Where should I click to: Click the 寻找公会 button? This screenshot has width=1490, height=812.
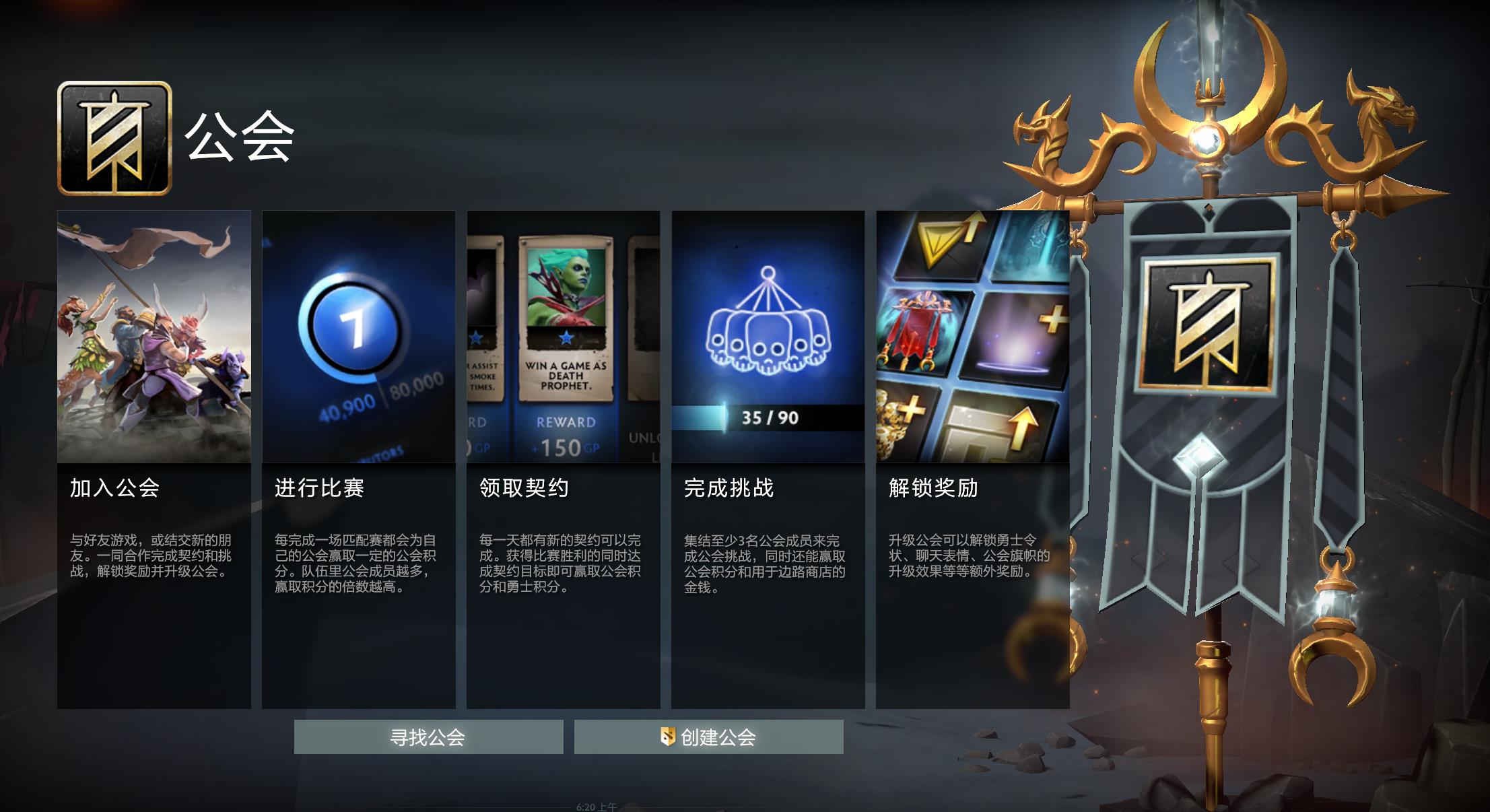pos(429,739)
